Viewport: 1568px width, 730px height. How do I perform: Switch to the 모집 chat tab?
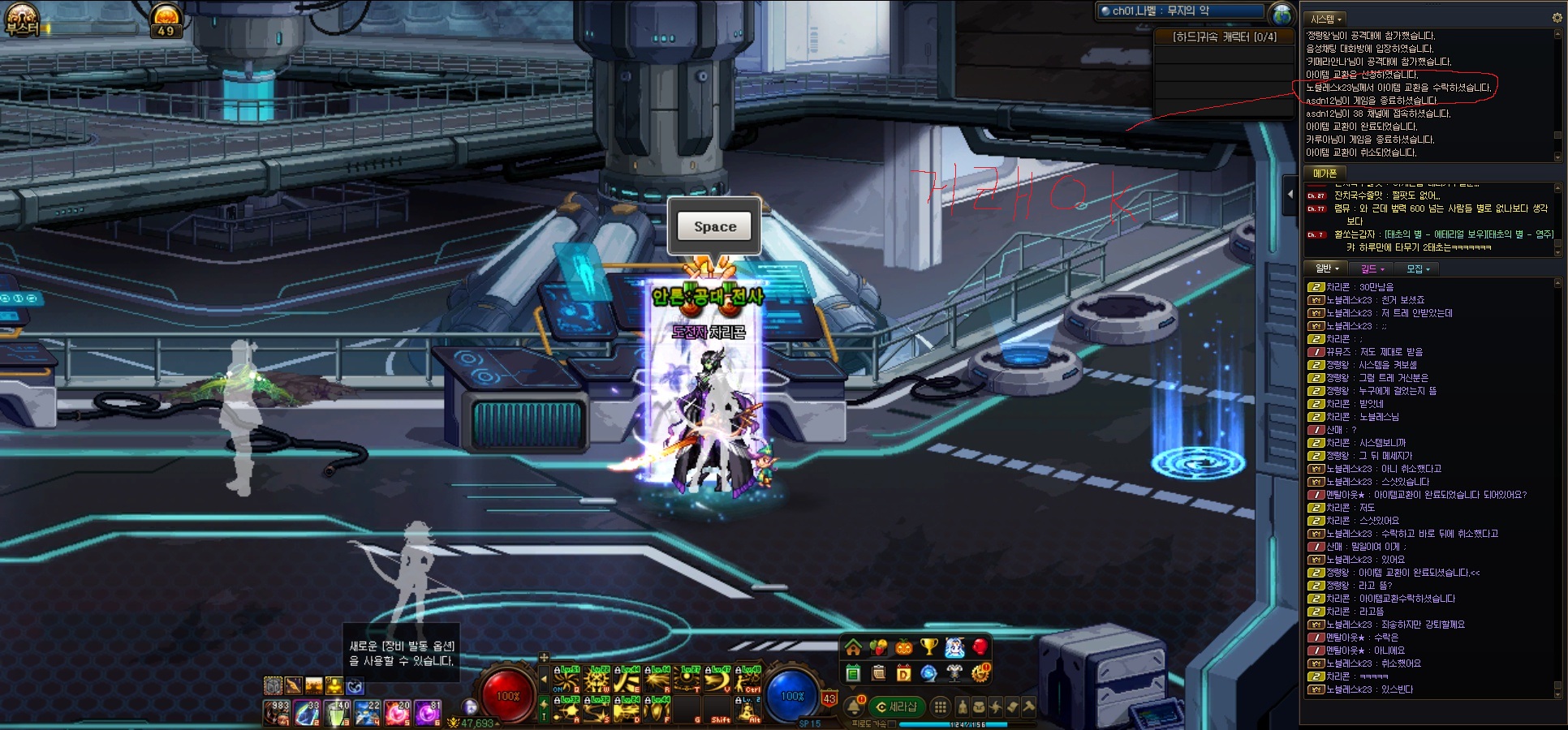(x=1418, y=268)
